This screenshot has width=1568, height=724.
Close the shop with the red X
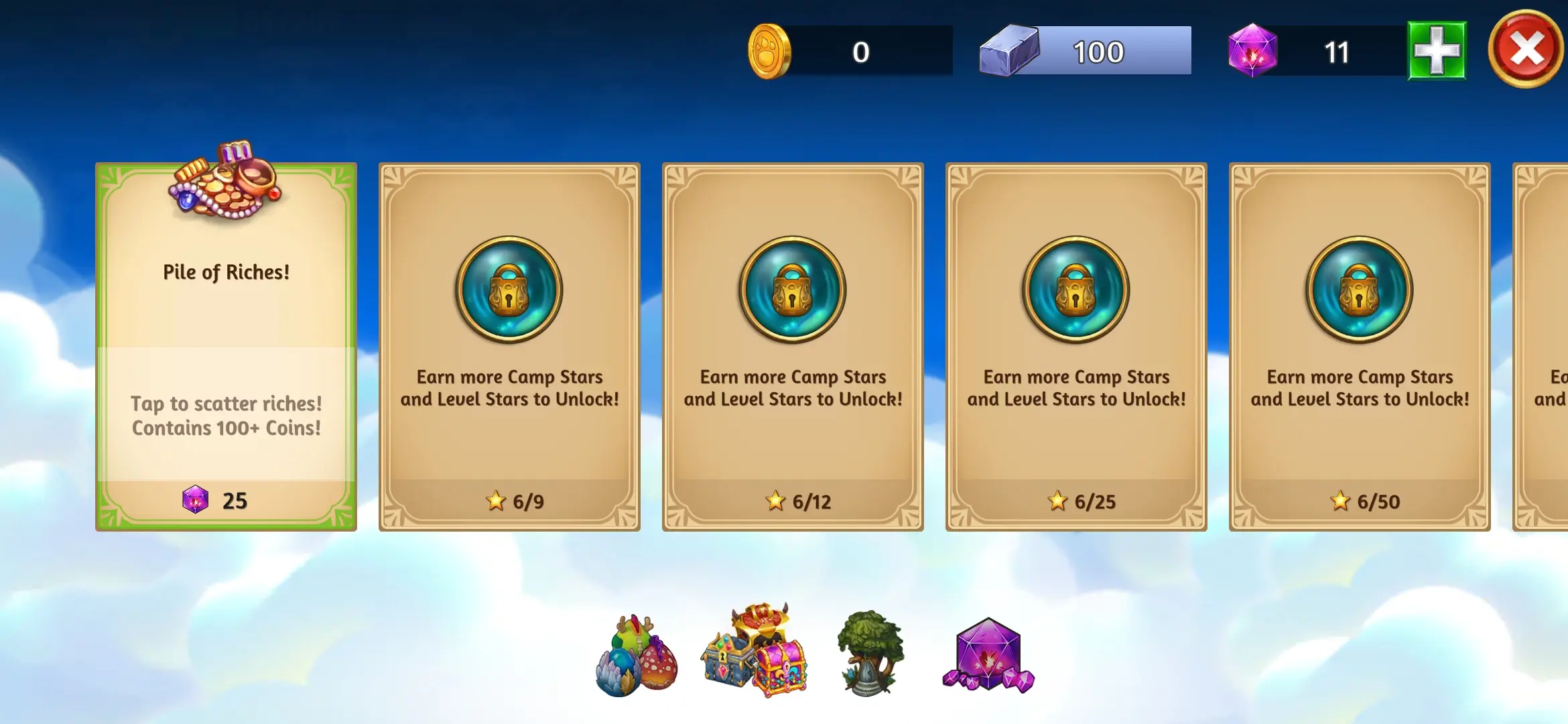1526,47
